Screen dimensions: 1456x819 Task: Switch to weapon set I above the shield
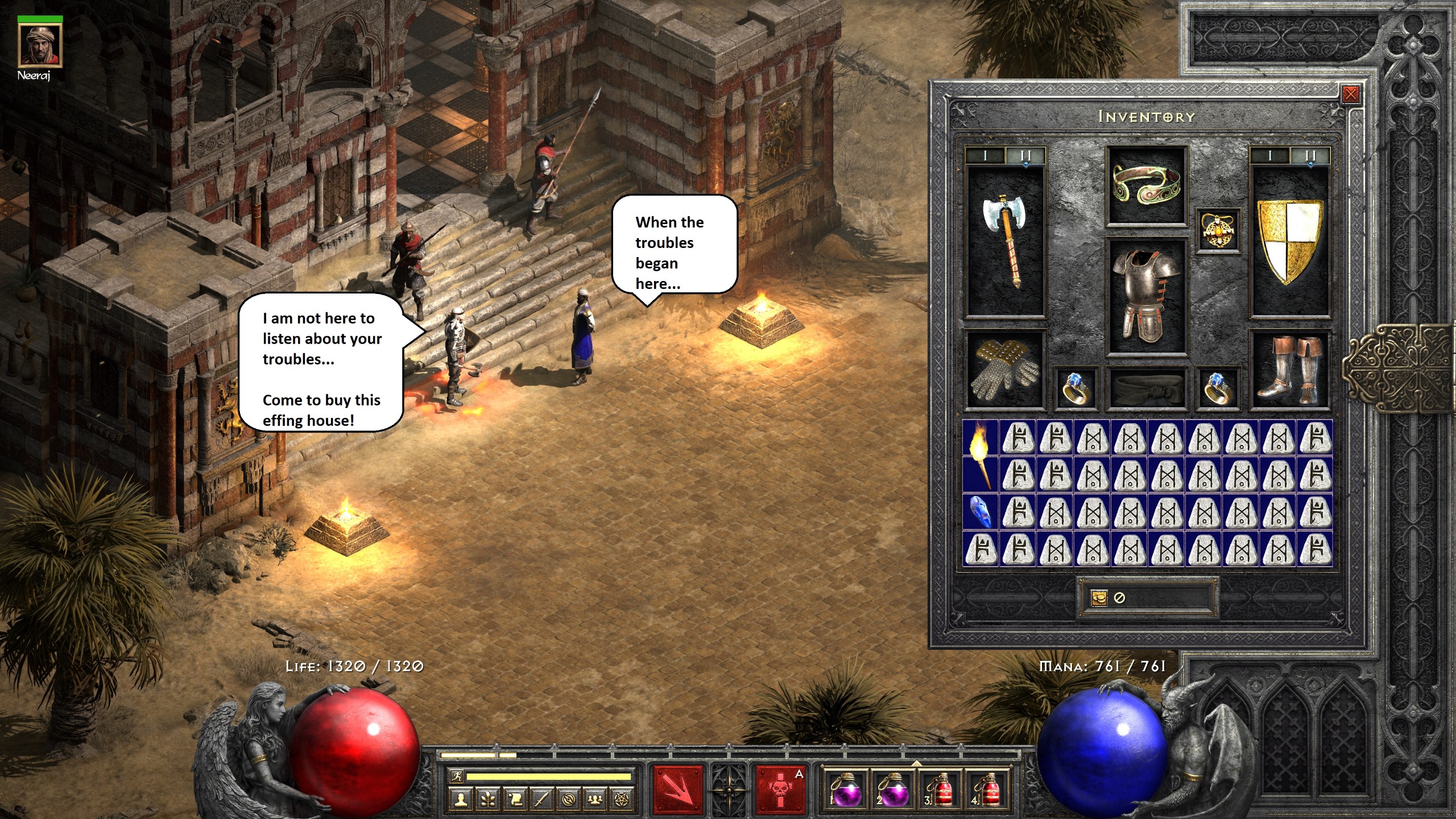tap(1269, 155)
